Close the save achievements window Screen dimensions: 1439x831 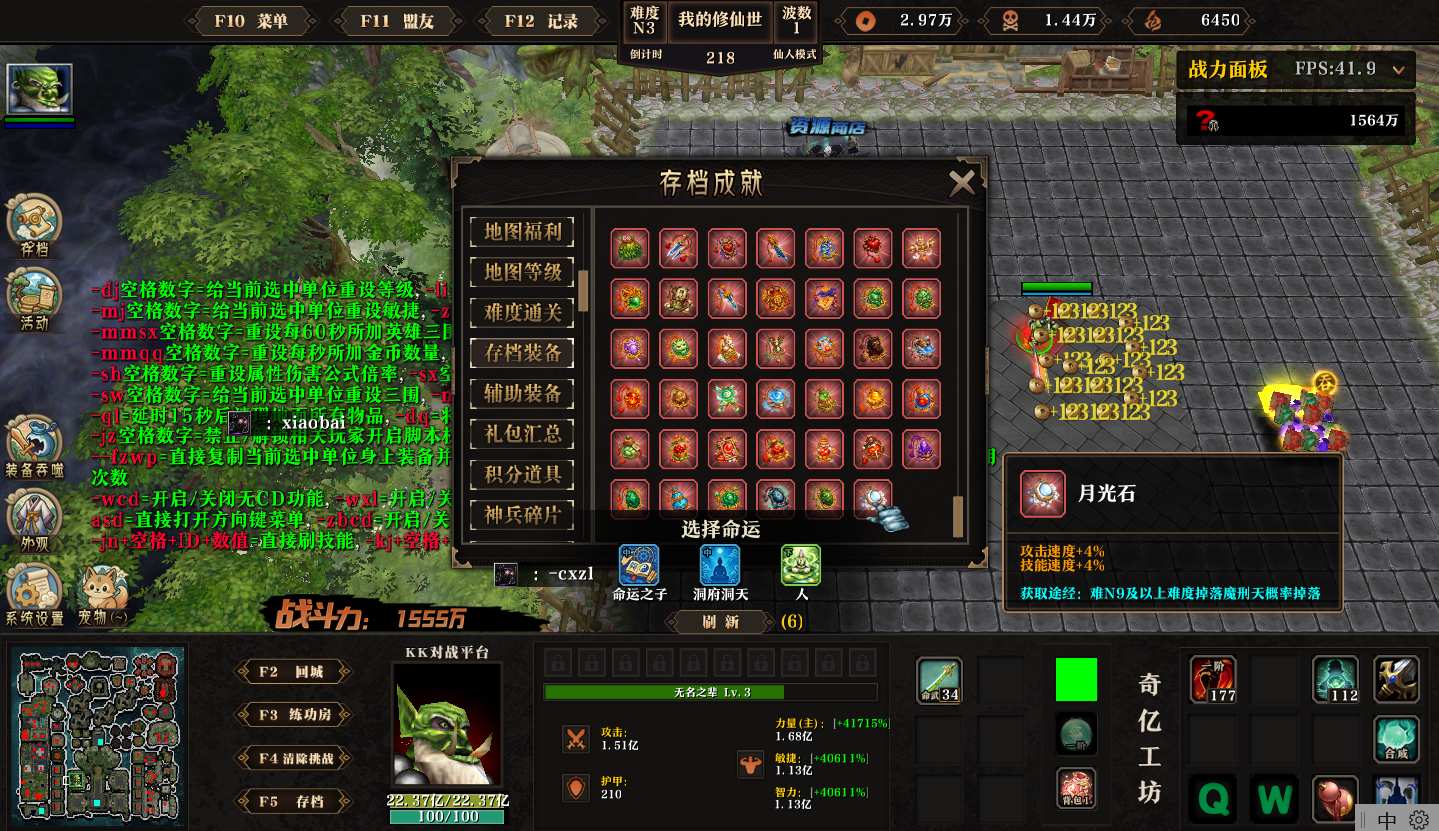click(x=962, y=182)
